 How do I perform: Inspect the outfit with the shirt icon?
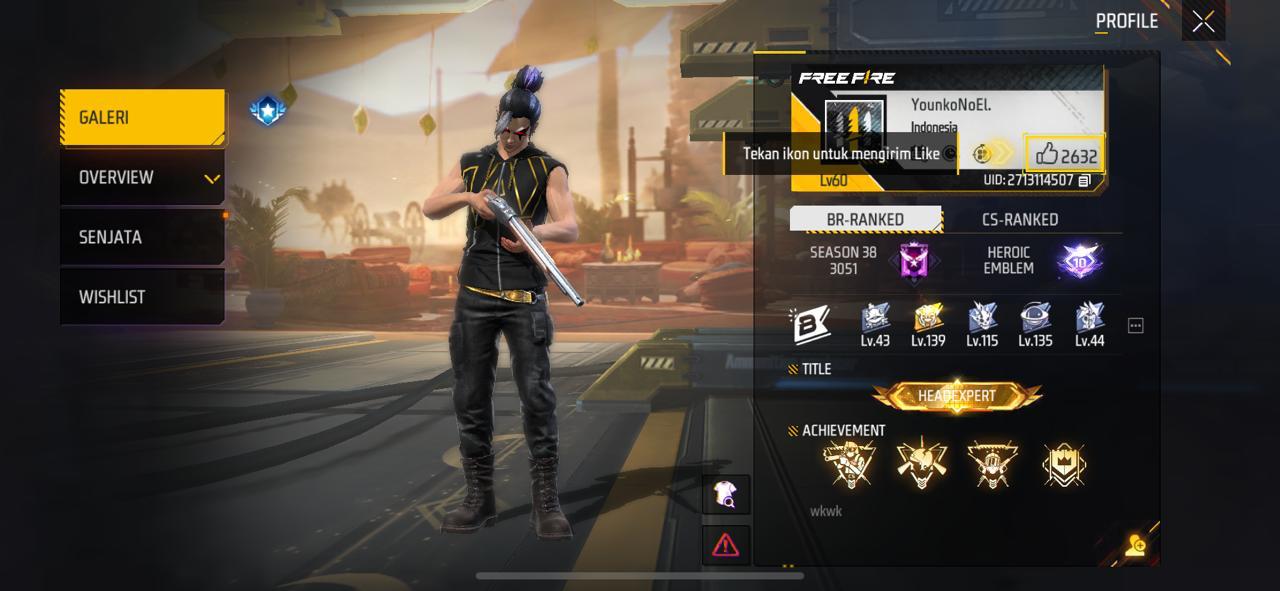(725, 494)
